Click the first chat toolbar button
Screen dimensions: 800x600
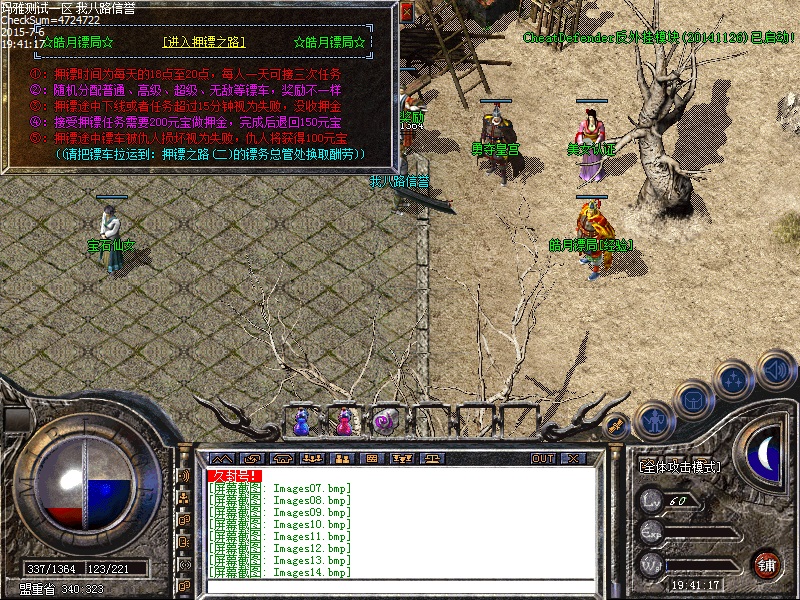[x=222, y=459]
